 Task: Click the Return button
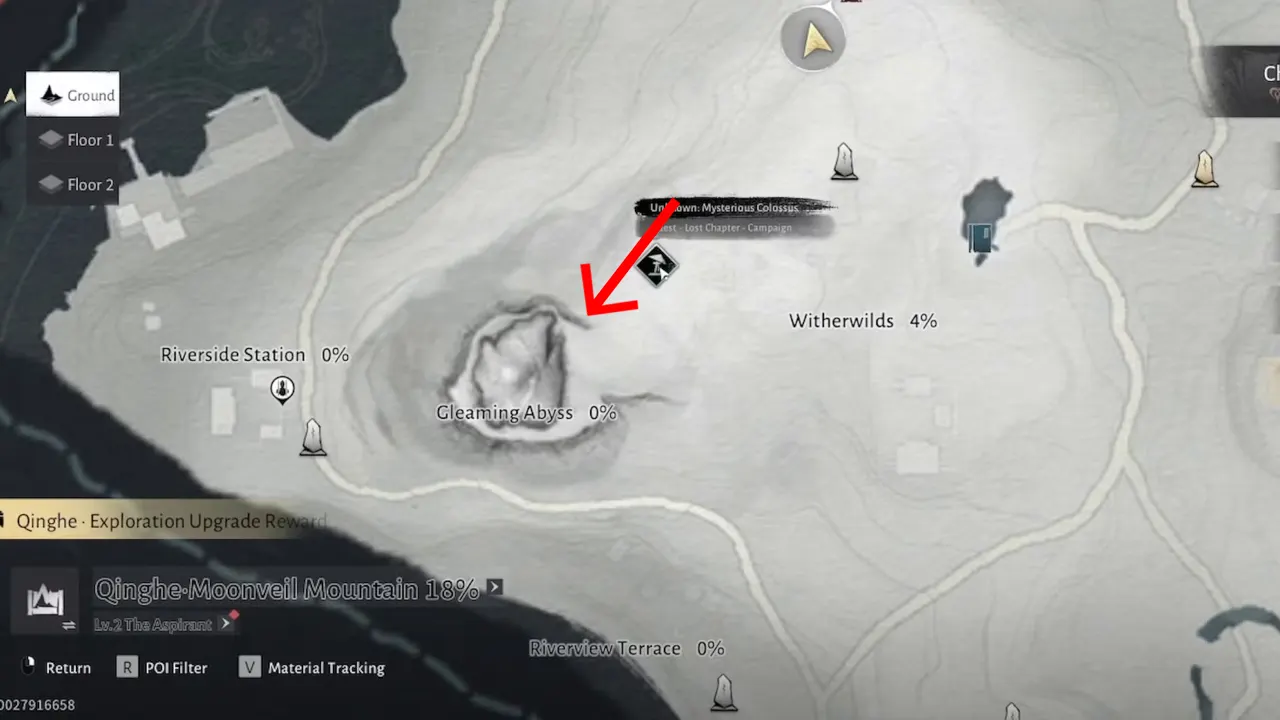pyautogui.click(x=55, y=667)
